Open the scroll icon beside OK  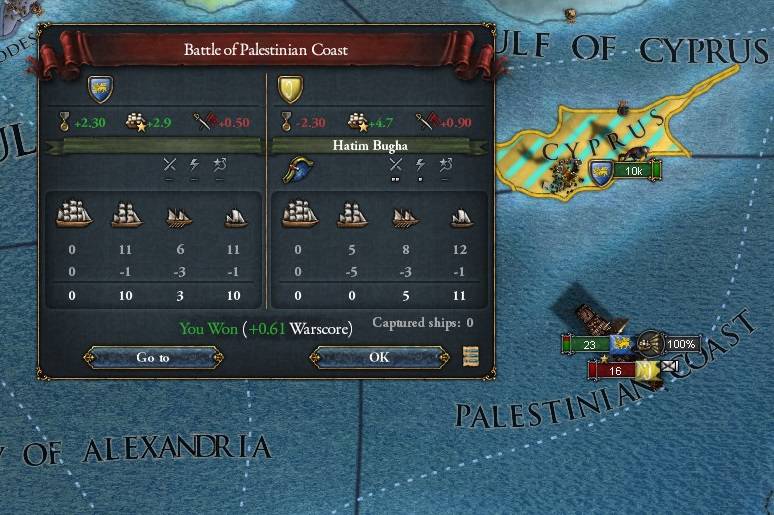[470, 357]
